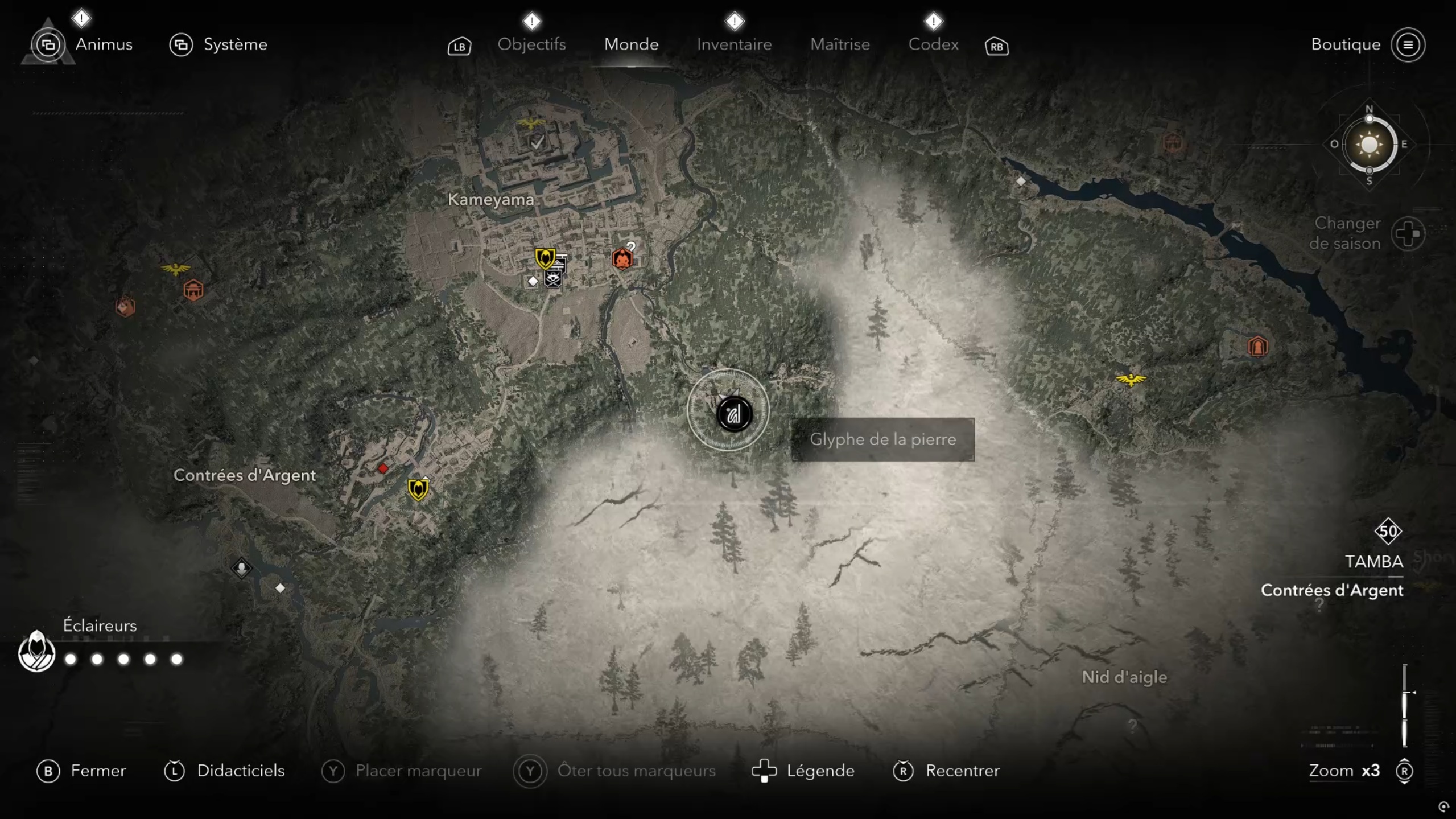1456x819 pixels.
Task: Select the orange sumo marker in Kameyama
Action: [x=622, y=259]
